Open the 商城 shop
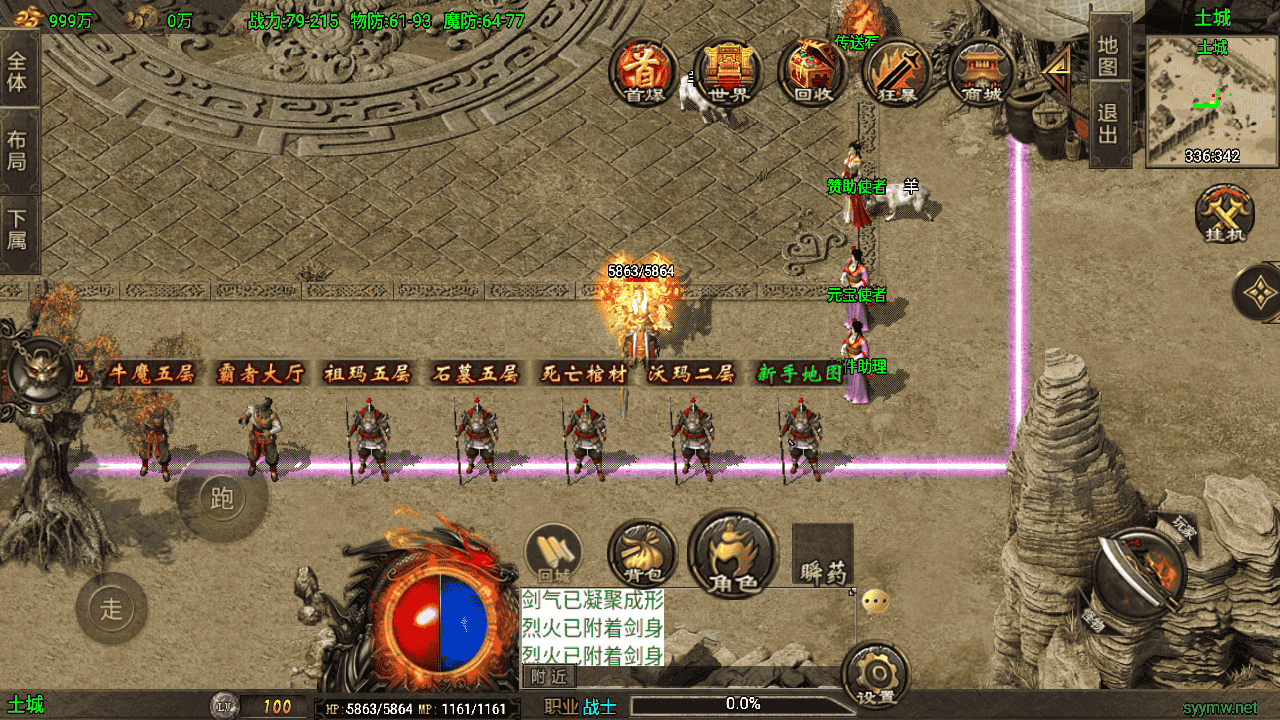Image resolution: width=1280 pixels, height=720 pixels. coord(981,73)
